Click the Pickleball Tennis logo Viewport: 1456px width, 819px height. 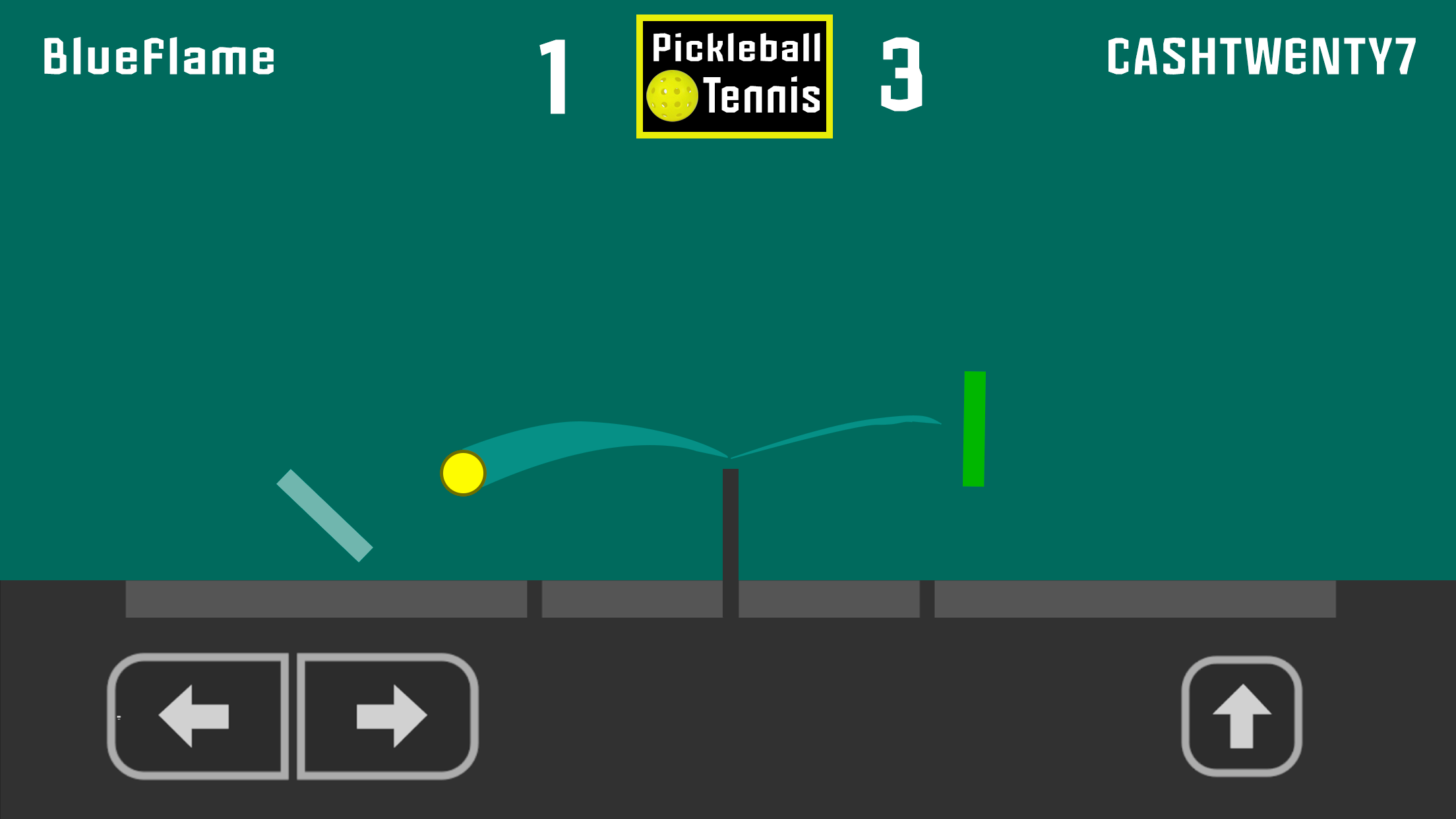pos(734,74)
